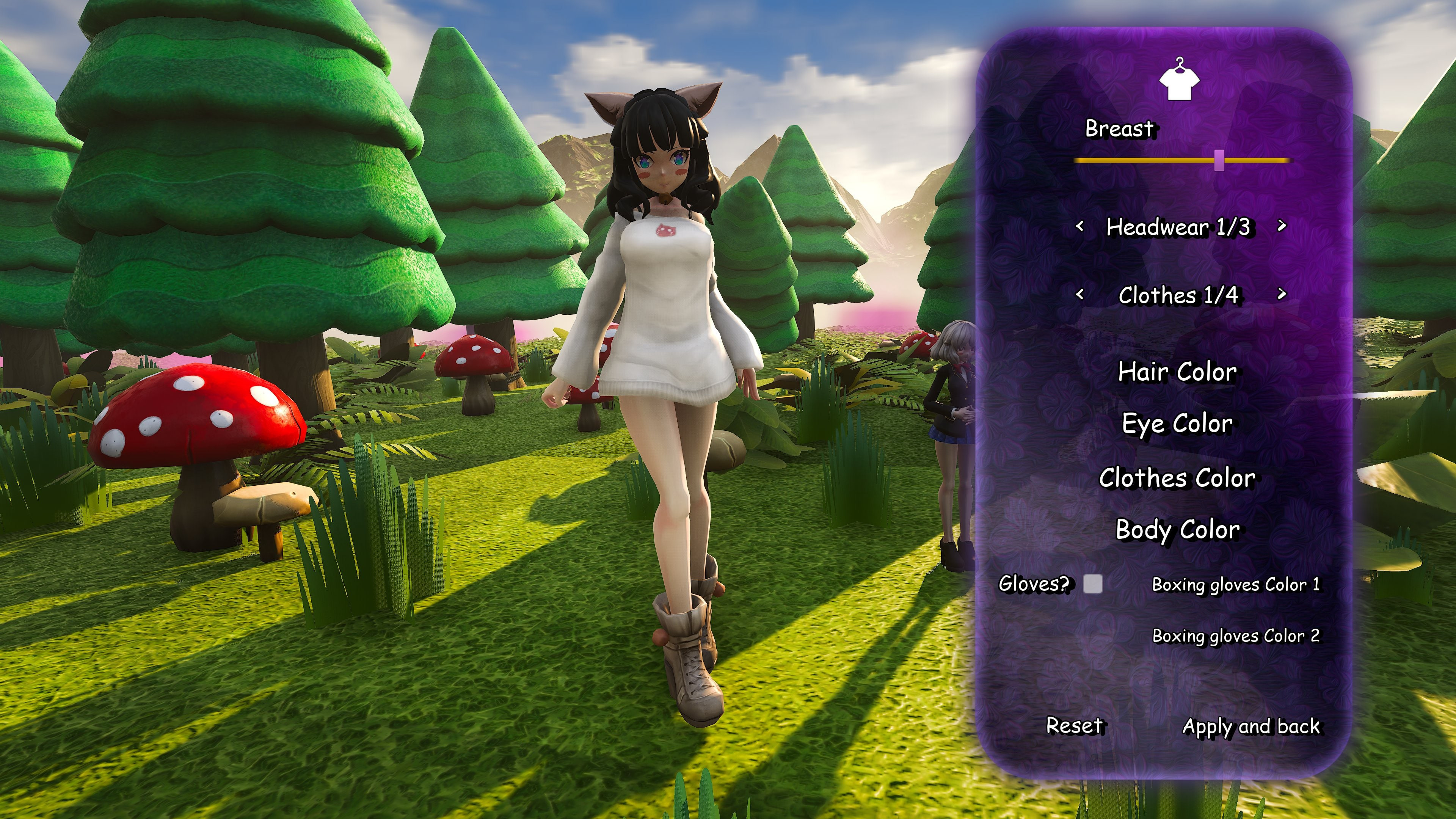1456x819 pixels.
Task: Open Hair Color picker
Action: [x=1177, y=372]
